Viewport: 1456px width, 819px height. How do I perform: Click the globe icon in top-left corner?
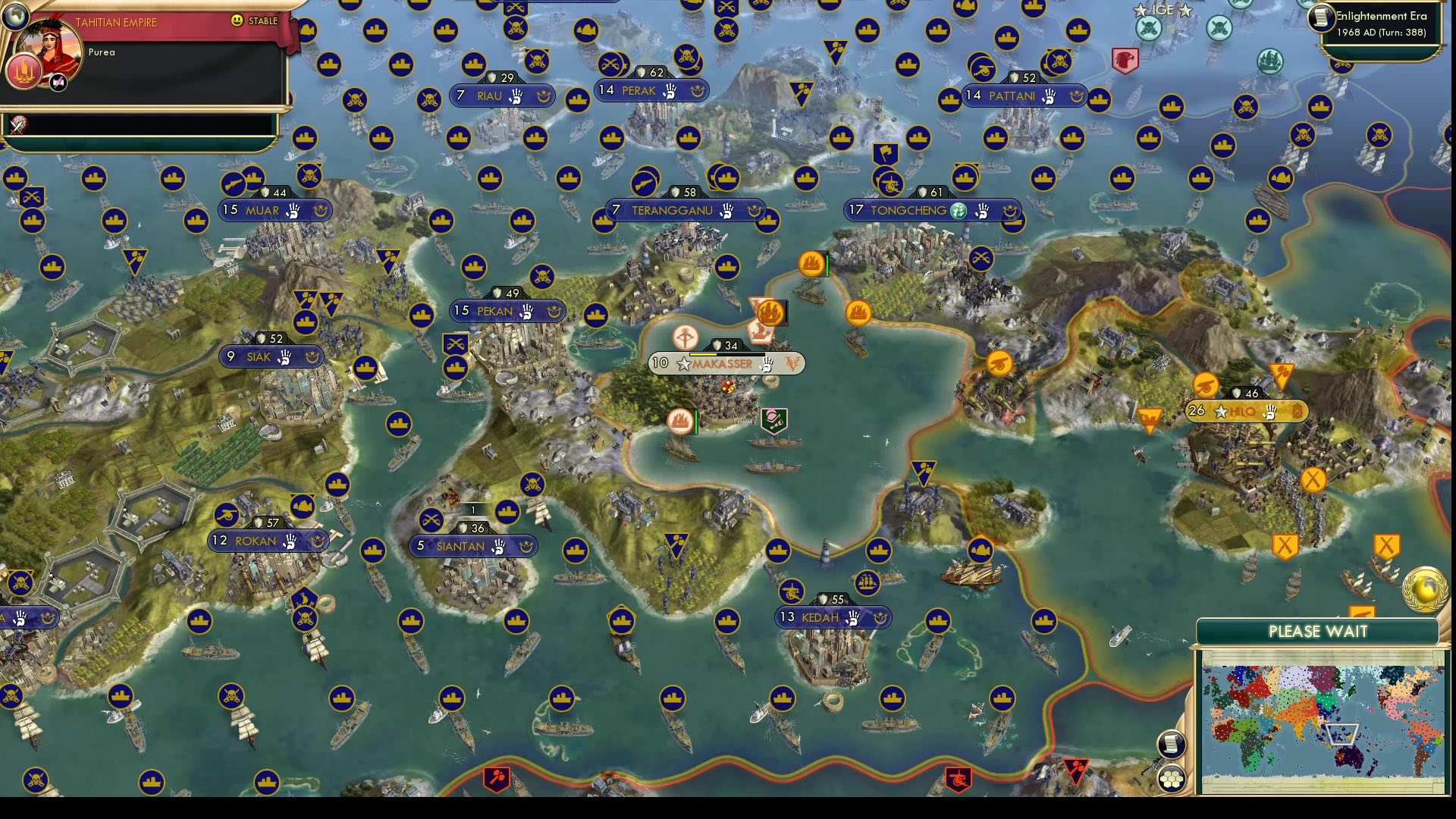(x=14, y=17)
